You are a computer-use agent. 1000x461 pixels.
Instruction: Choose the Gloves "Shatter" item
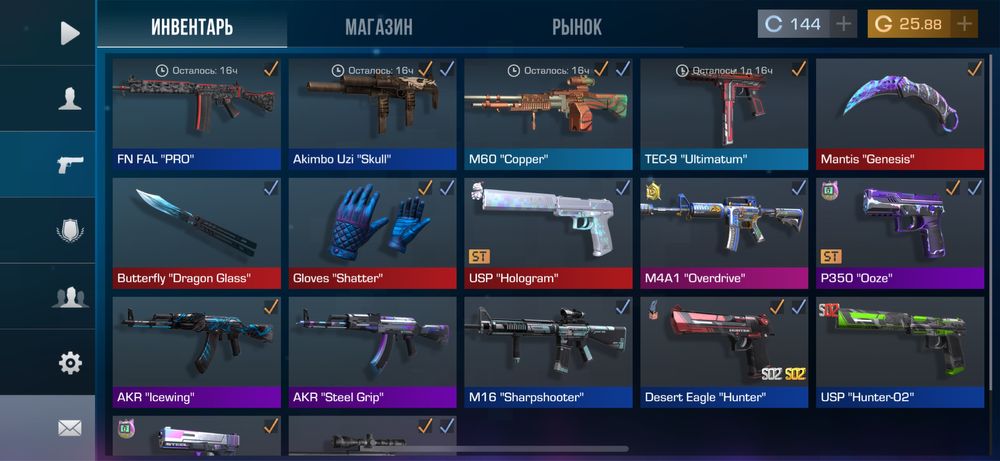point(372,233)
